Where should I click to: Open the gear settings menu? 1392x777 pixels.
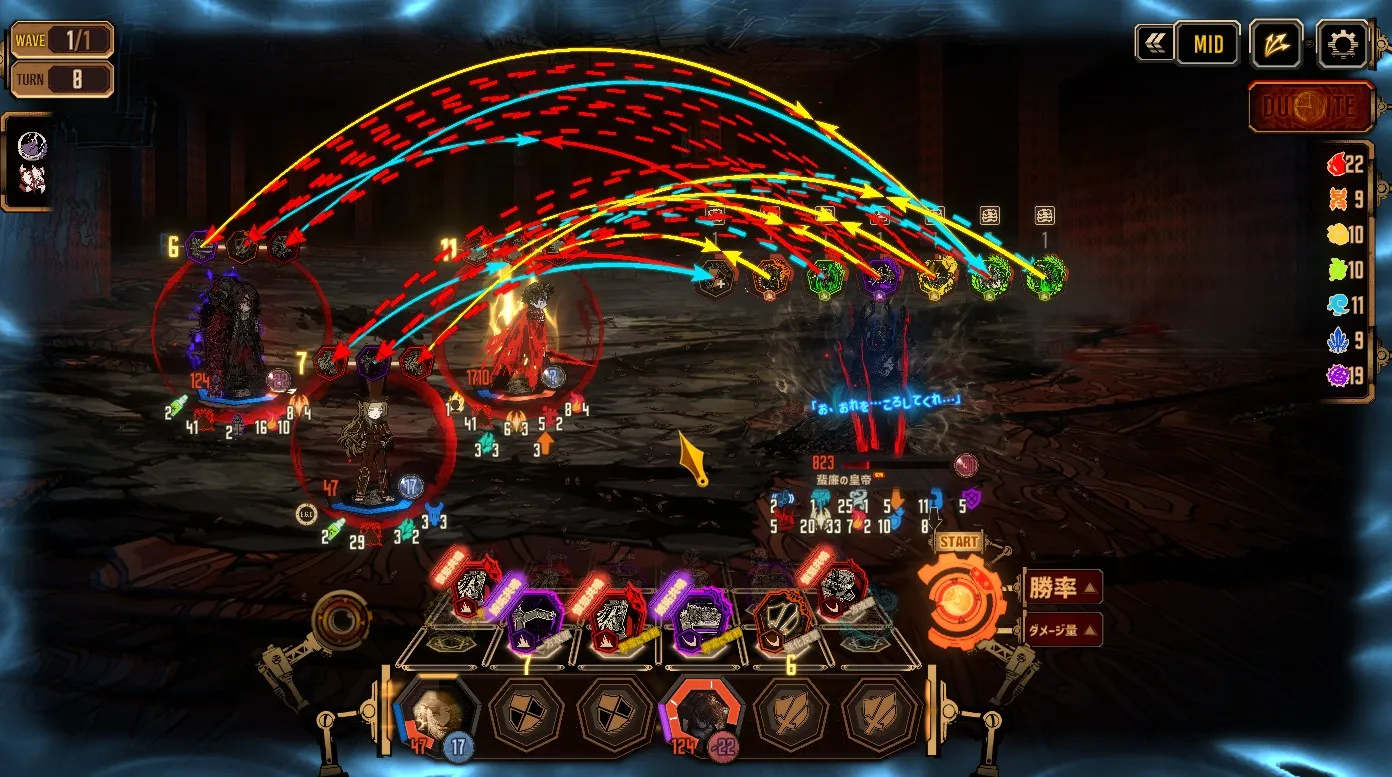pyautogui.click(x=1342, y=44)
